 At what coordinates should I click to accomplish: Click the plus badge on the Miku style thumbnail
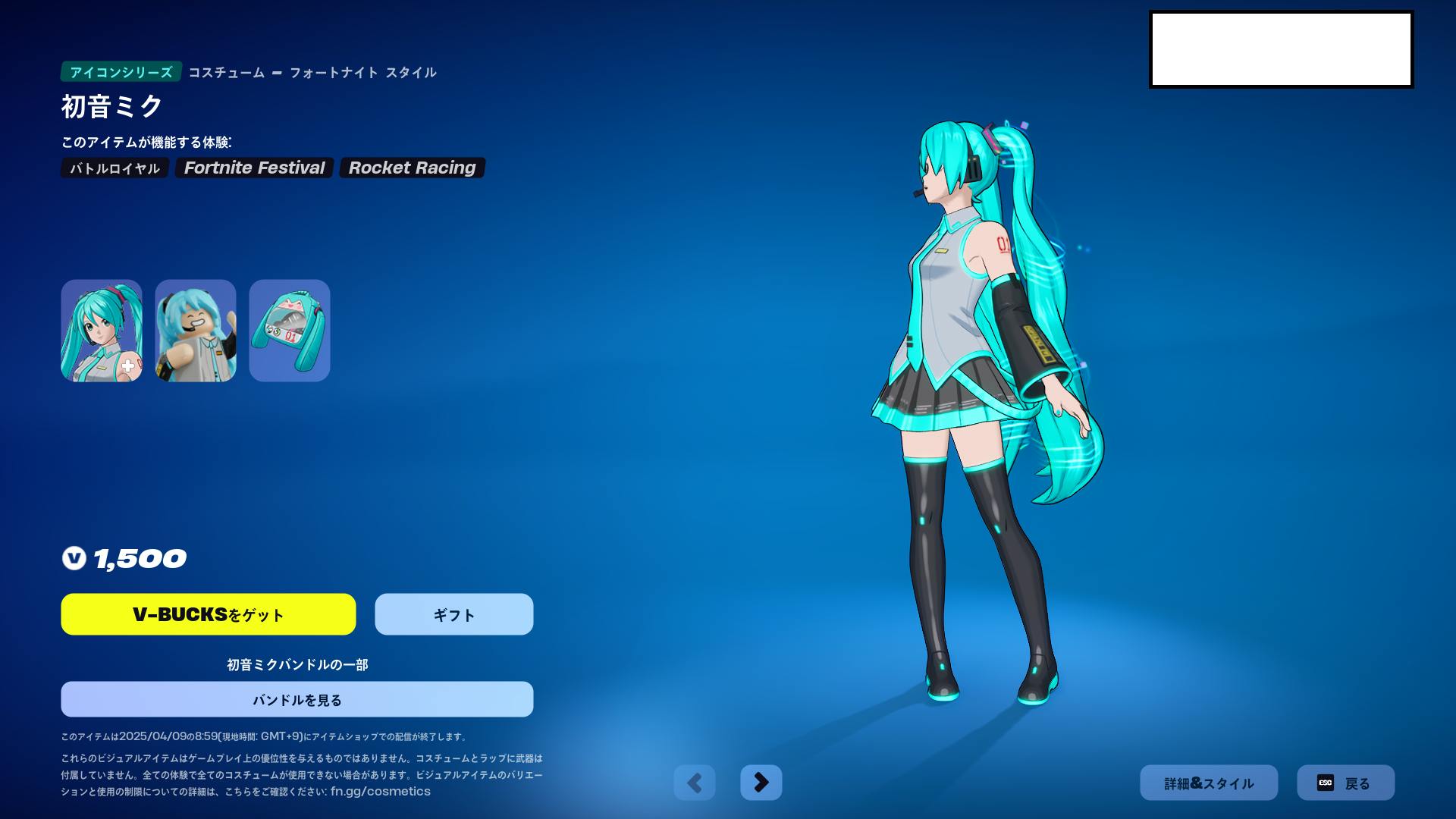(x=129, y=367)
